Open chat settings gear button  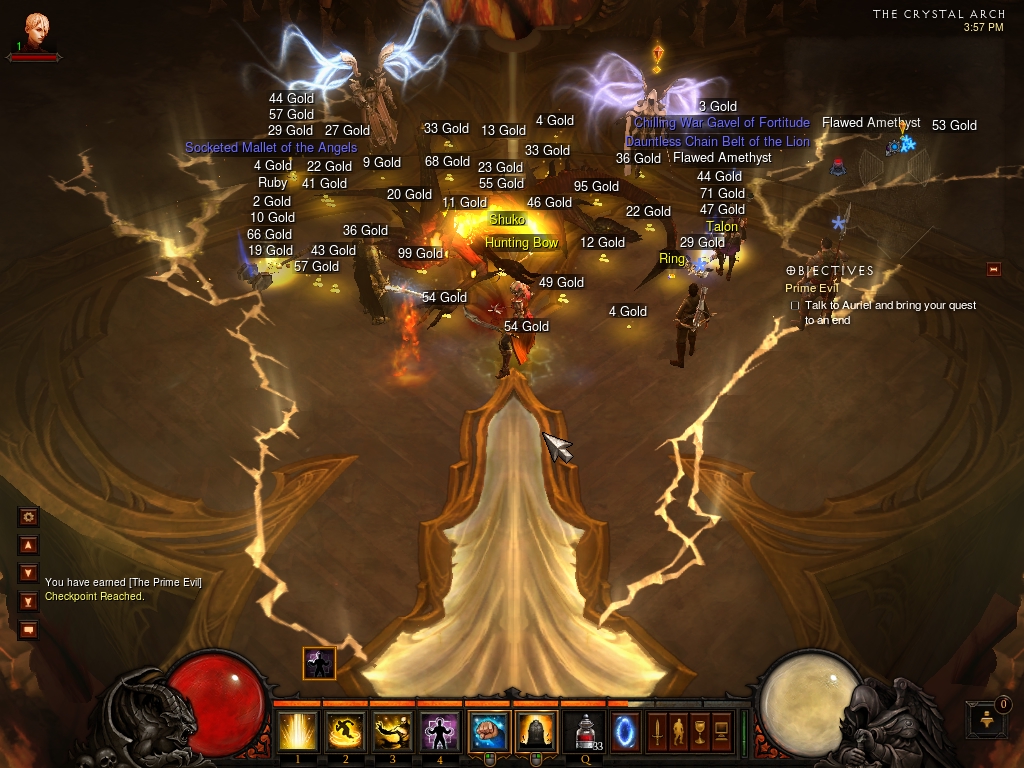click(28, 517)
